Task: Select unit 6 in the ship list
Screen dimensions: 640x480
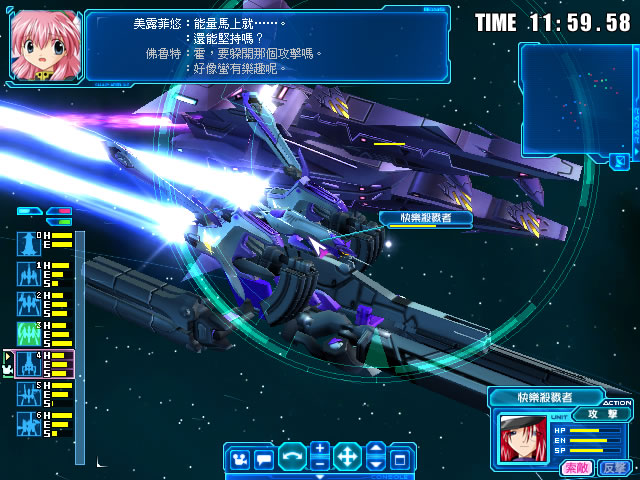Action: 28,422
